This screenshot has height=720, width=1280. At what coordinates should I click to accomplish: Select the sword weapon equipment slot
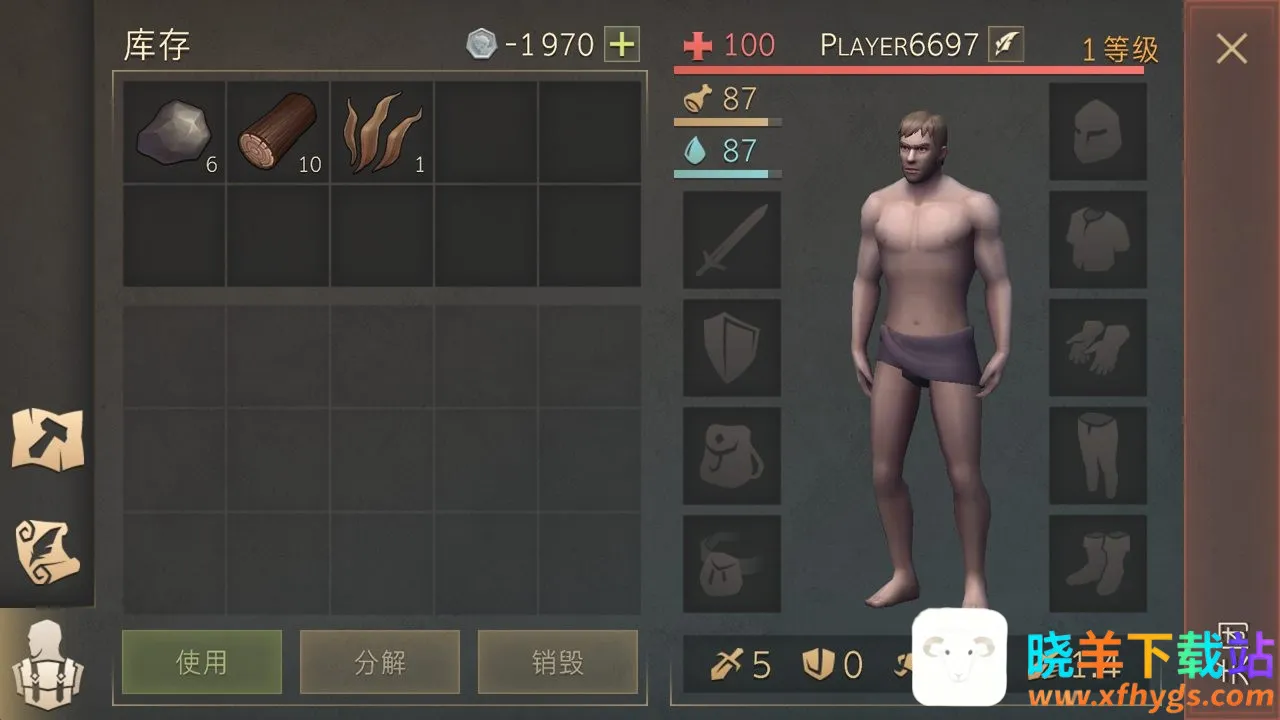pos(732,240)
